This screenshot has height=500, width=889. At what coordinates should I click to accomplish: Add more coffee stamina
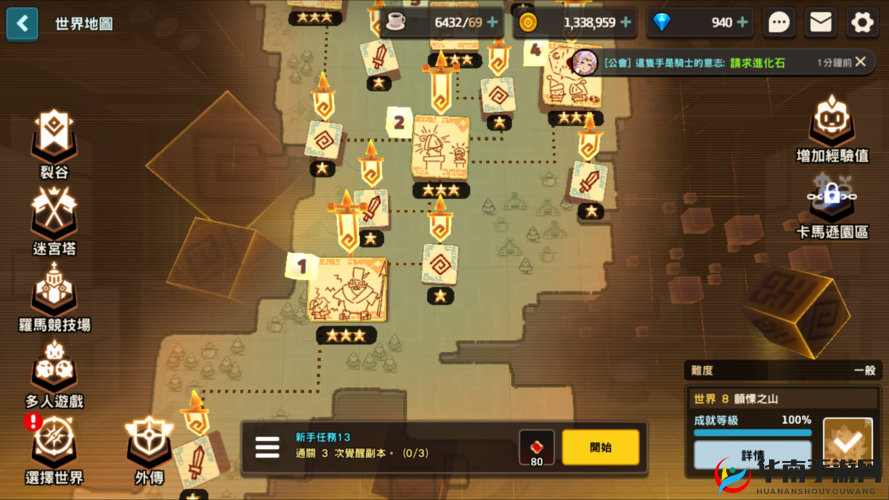[x=492, y=22]
